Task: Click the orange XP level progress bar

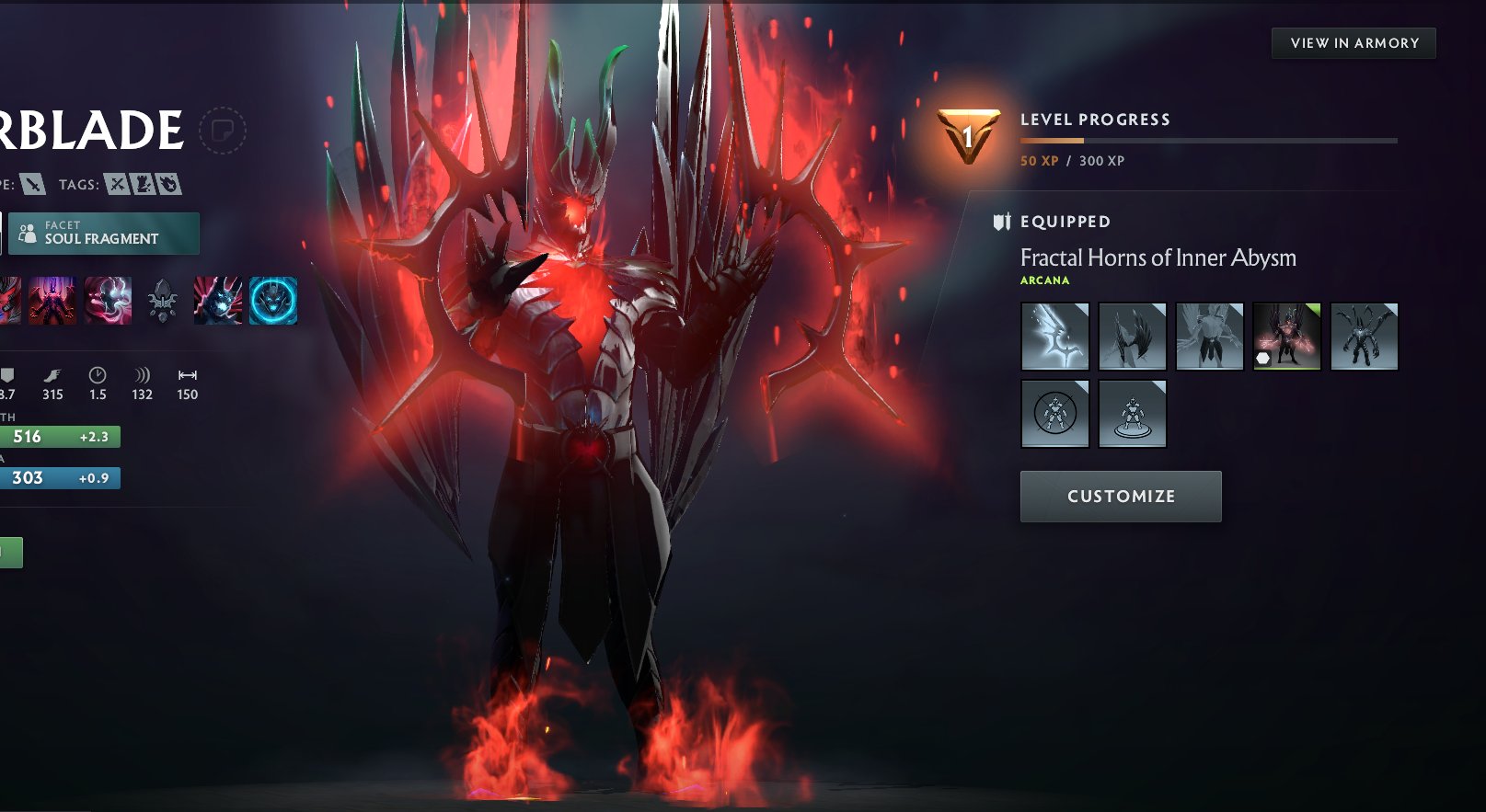Action: click(x=1049, y=139)
